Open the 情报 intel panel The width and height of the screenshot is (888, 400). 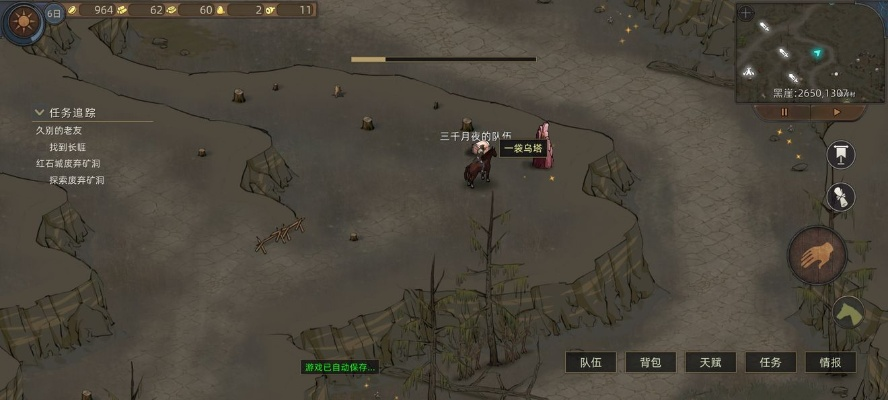pos(830,362)
